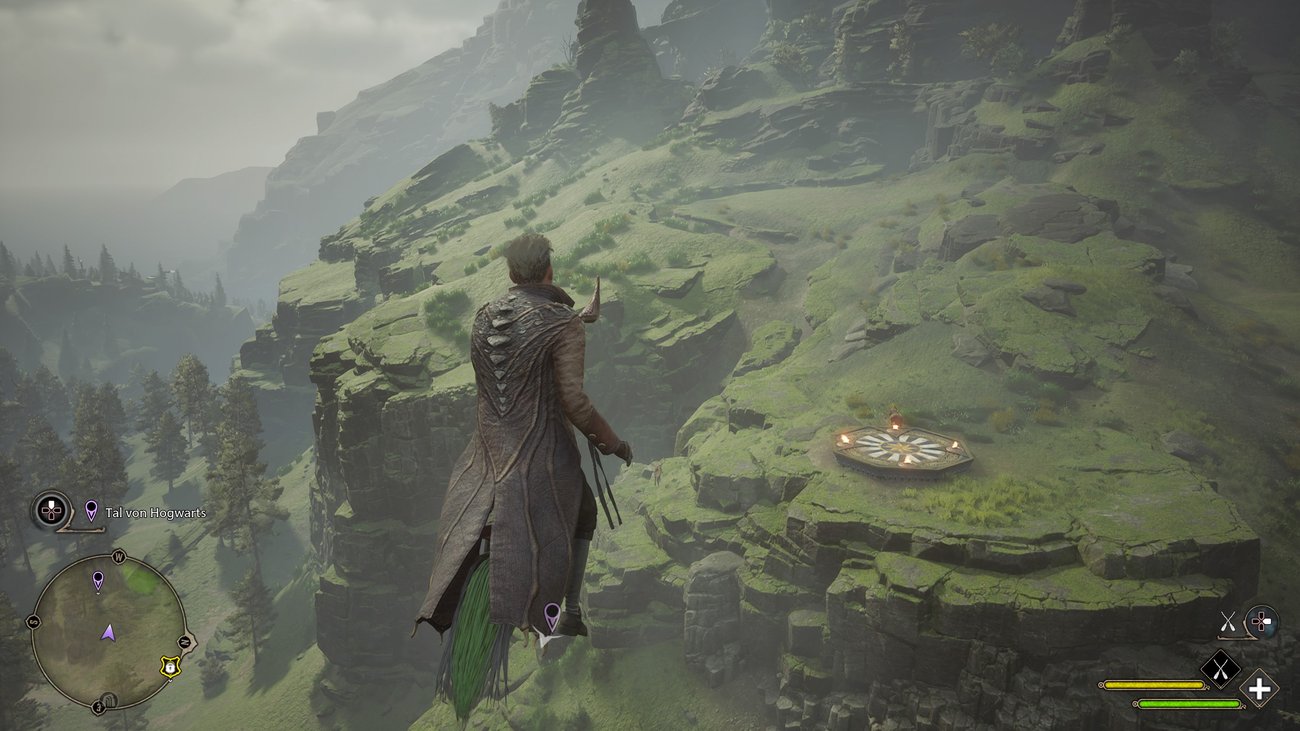Activate the broom icon in the black diamond
The image size is (1300, 731).
tap(1220, 669)
